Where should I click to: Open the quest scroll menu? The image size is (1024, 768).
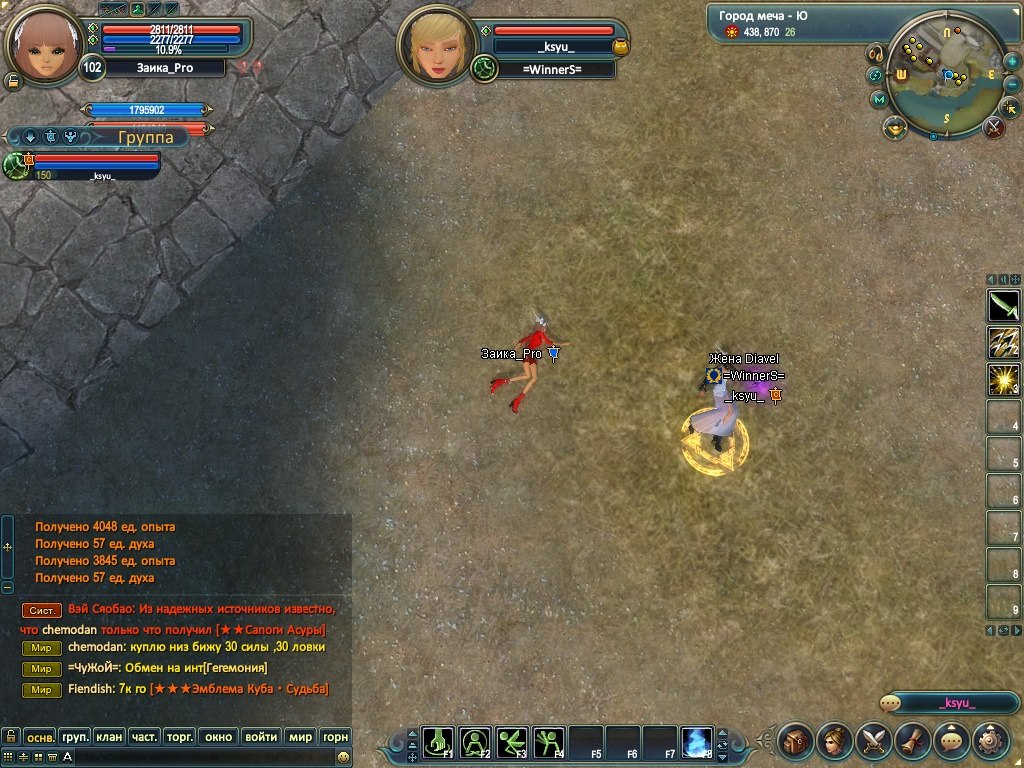click(913, 741)
